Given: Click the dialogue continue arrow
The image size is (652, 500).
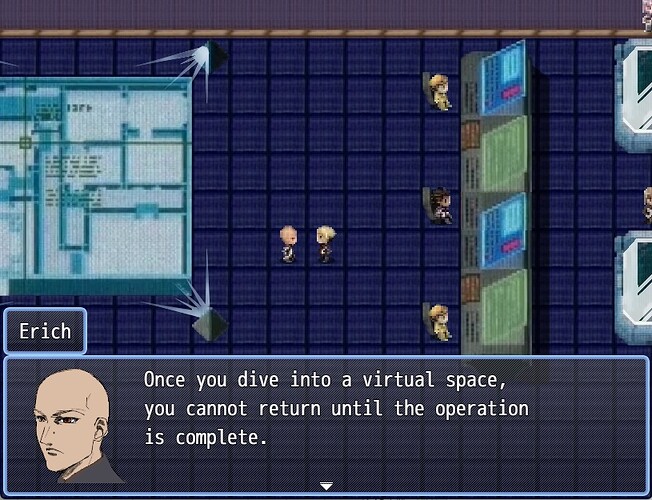Looking at the screenshot, I should 326,485.
